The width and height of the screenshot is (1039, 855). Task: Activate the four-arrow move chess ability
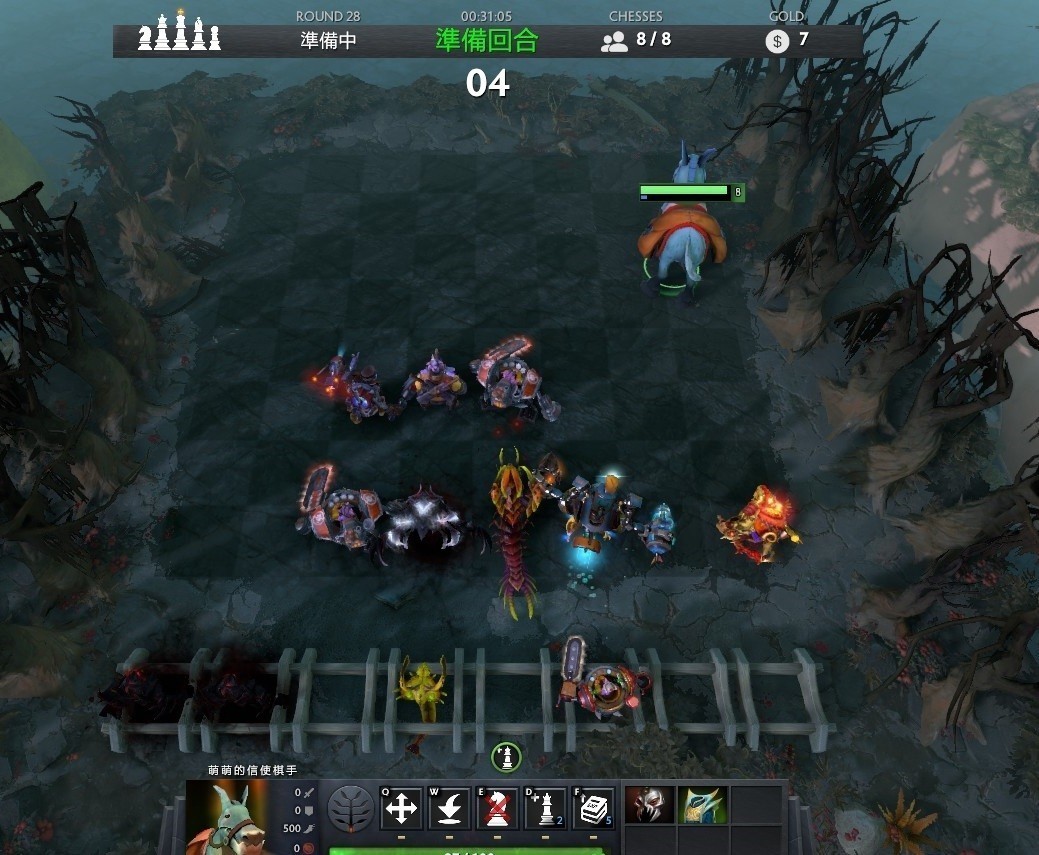402,808
